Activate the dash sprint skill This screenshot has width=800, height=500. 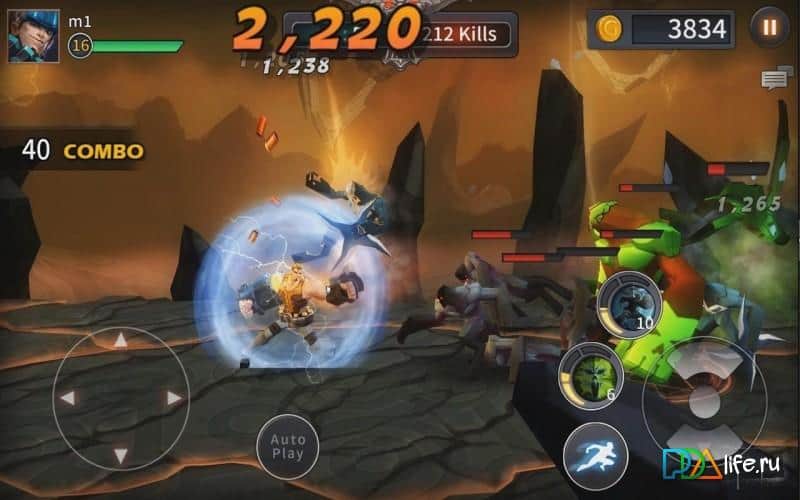[595, 453]
